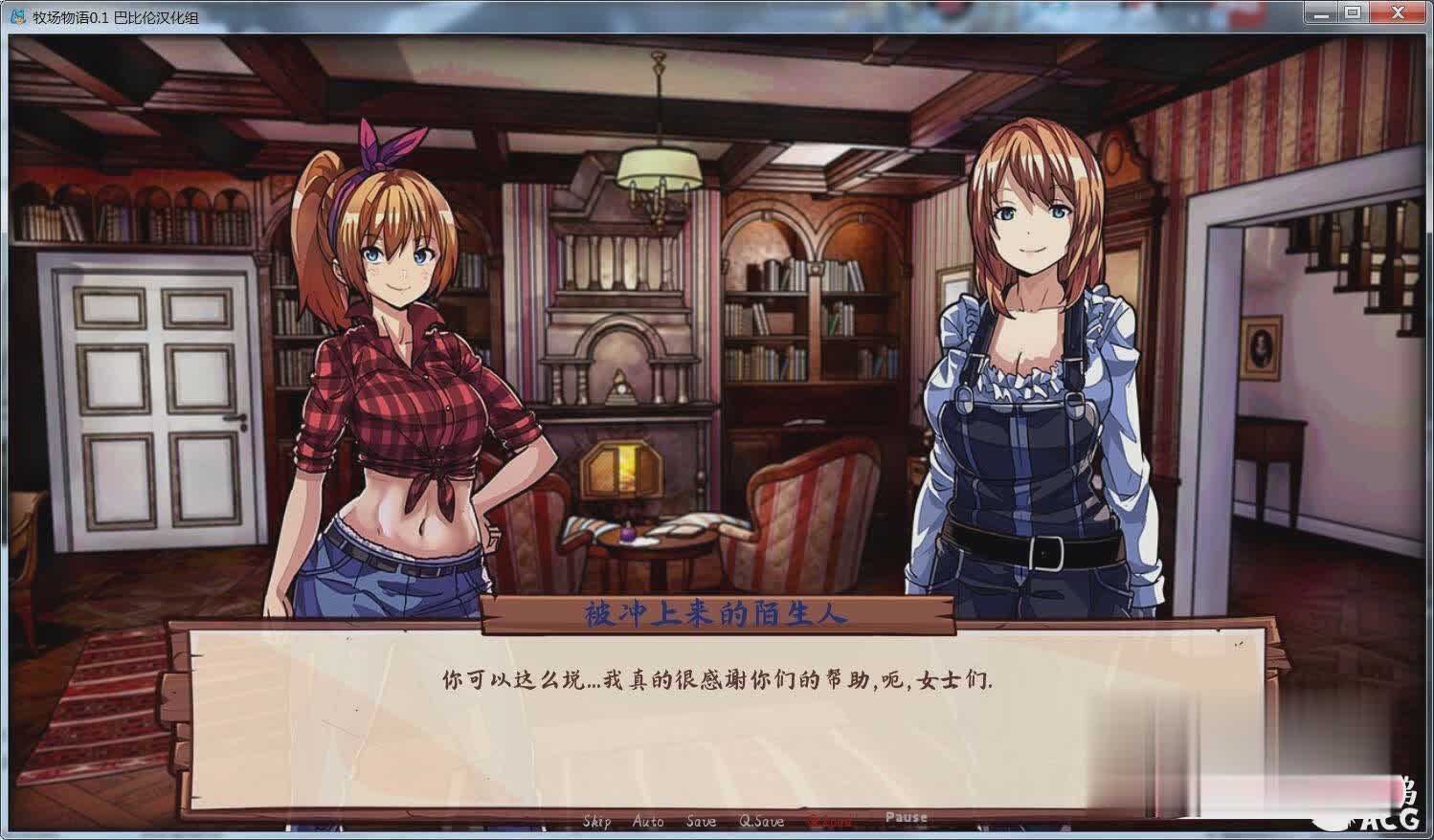Viewport: 1434px width, 840px height.
Task: Advance the dialogue by clicking the text box
Action: click(718, 727)
